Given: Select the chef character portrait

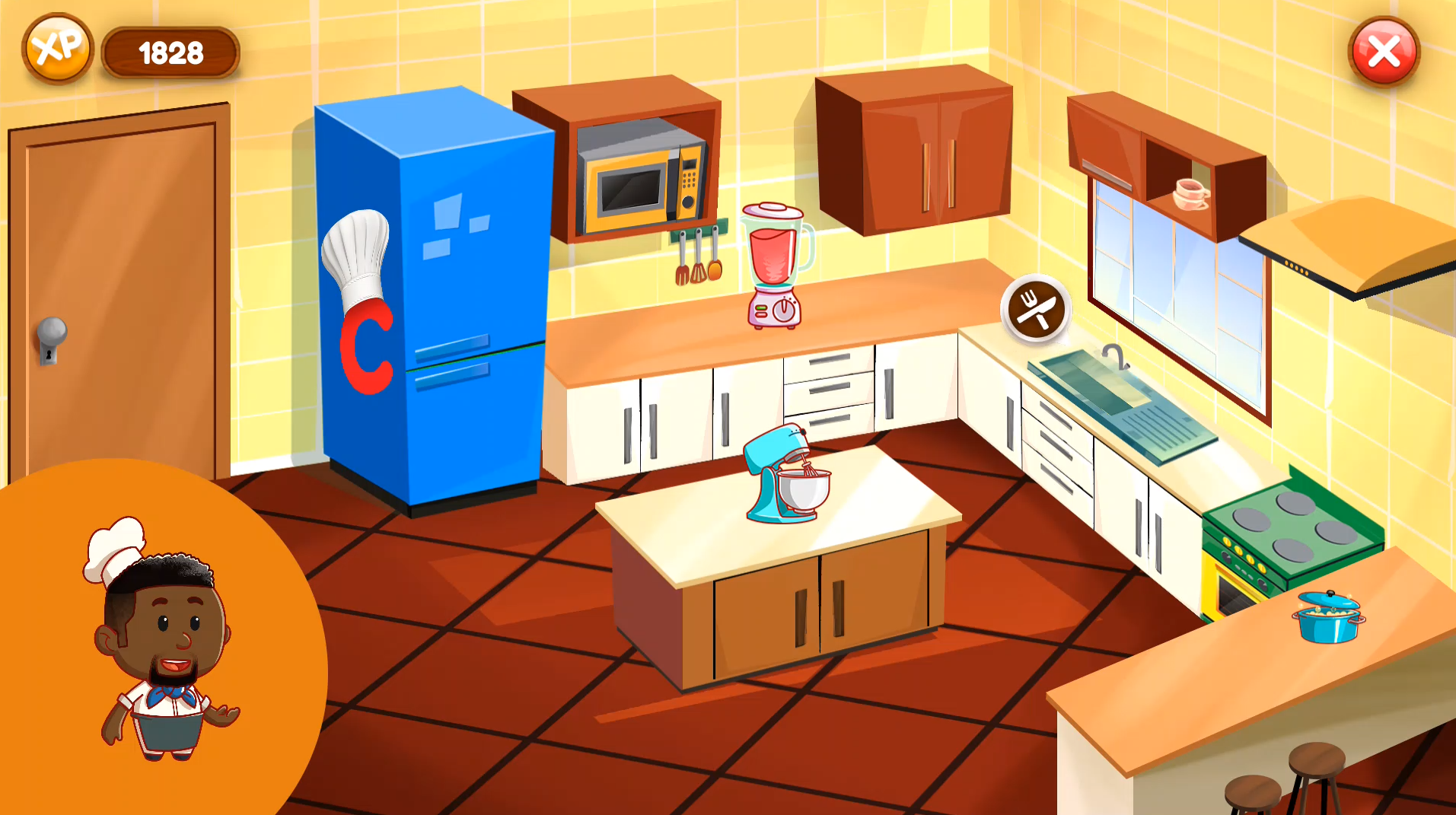Looking at the screenshot, I should [162, 641].
